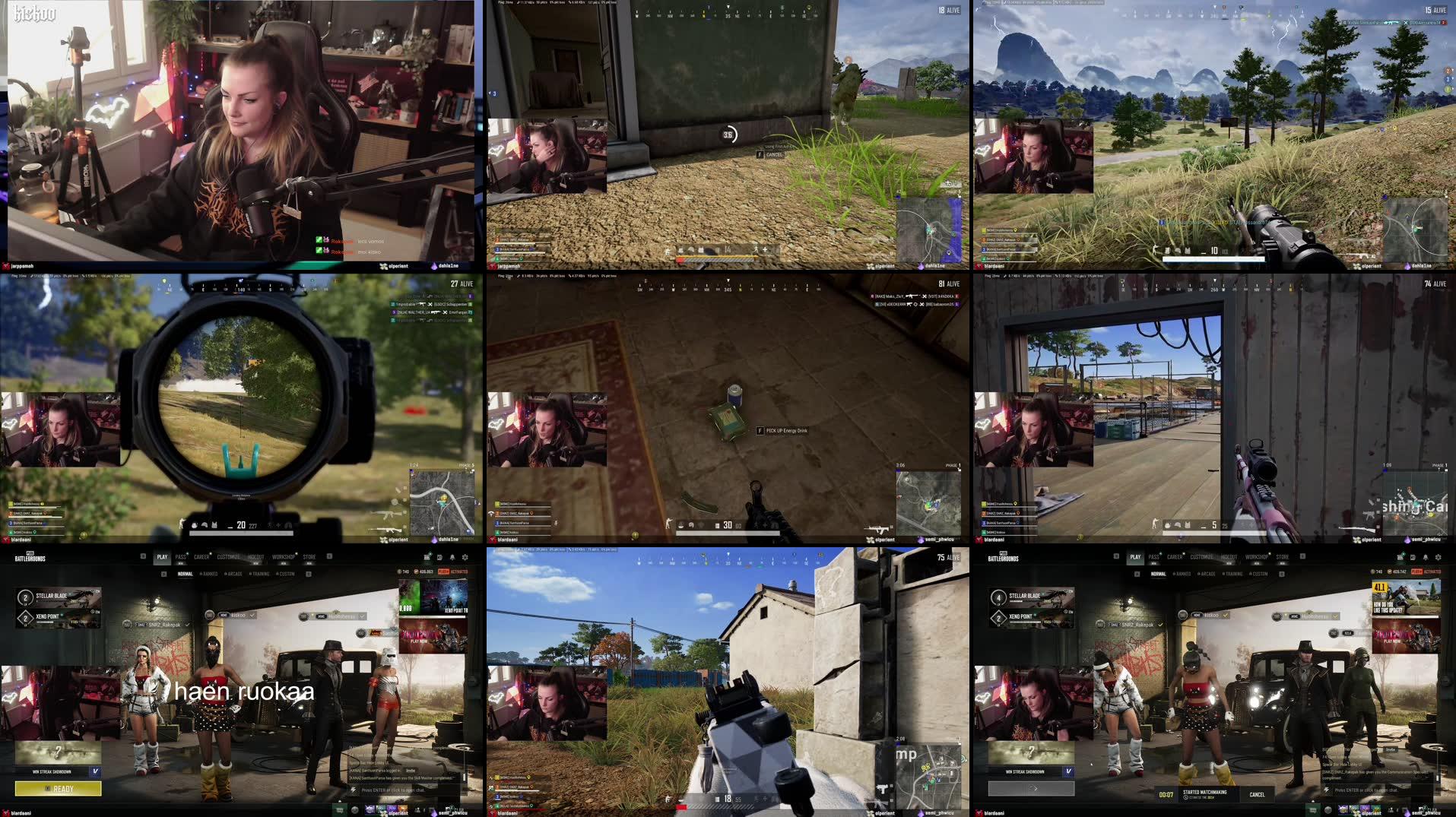Click the chat field to open chat
The width and height of the screenshot is (1456, 817).
point(1367,790)
